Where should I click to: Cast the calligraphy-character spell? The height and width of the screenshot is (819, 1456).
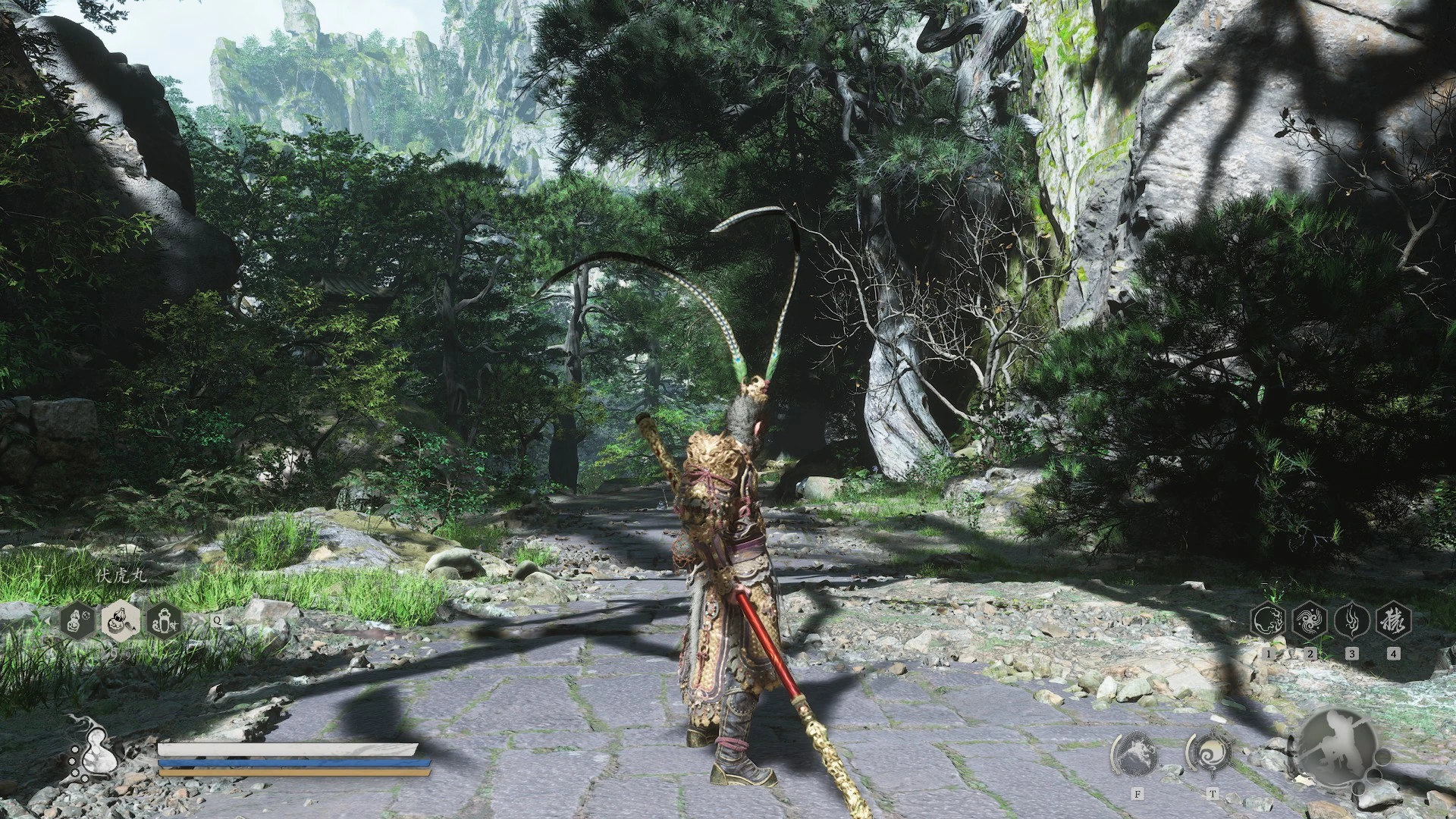tap(1394, 621)
